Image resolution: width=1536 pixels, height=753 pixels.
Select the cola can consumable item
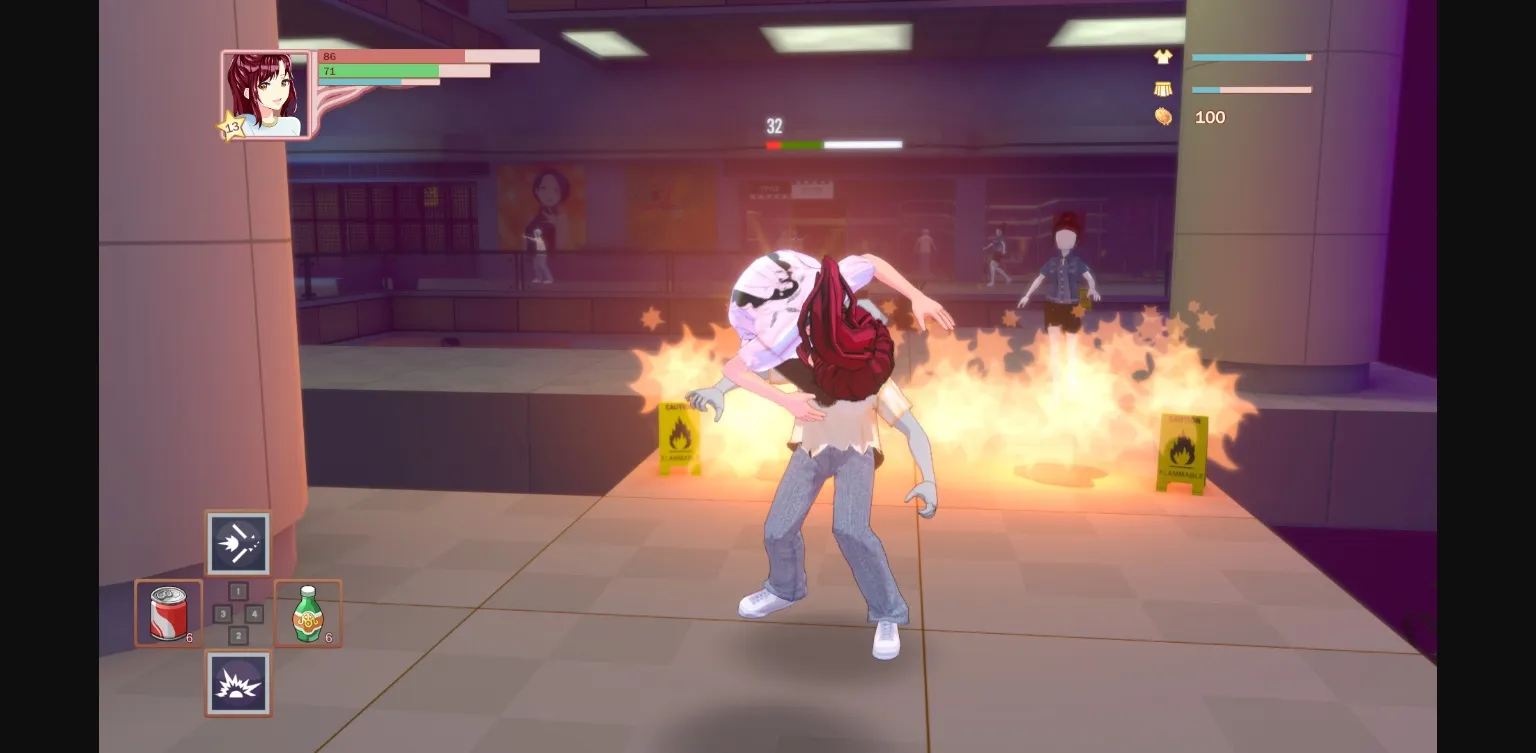click(168, 612)
